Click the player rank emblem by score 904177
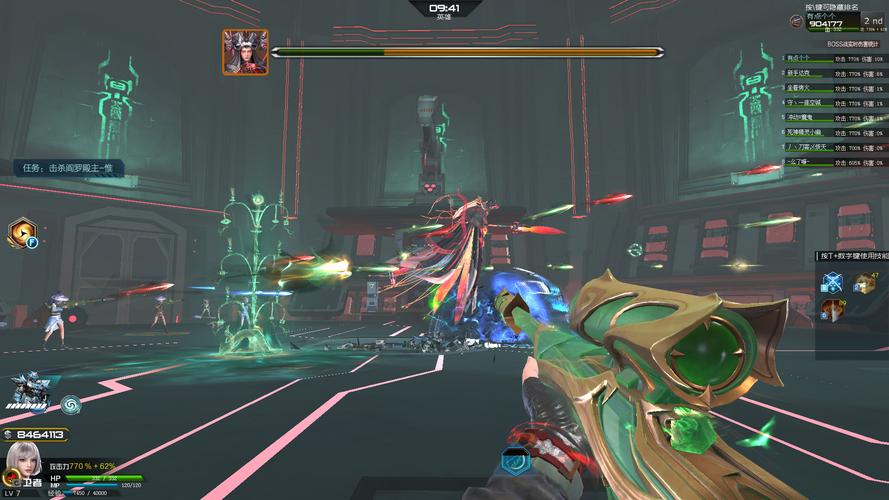Screen dimensions: 889x500 [x=795, y=21]
